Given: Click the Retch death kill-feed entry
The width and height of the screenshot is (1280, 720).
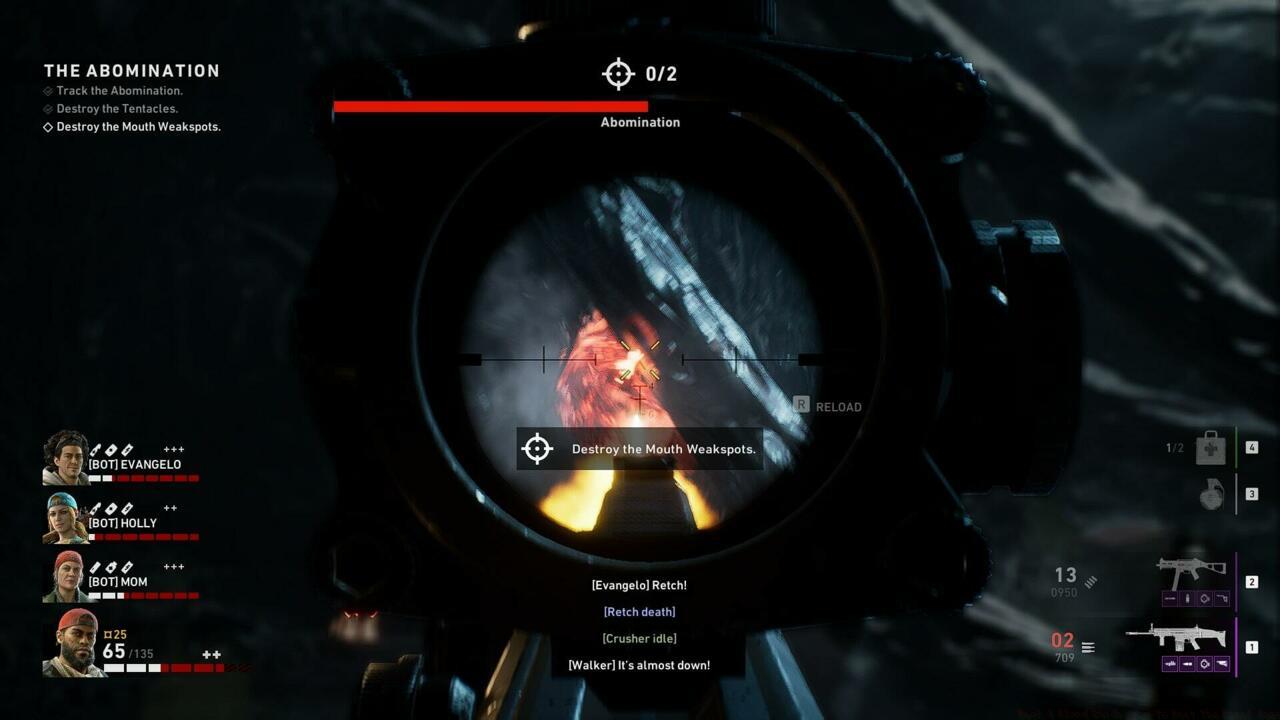Looking at the screenshot, I should [639, 611].
